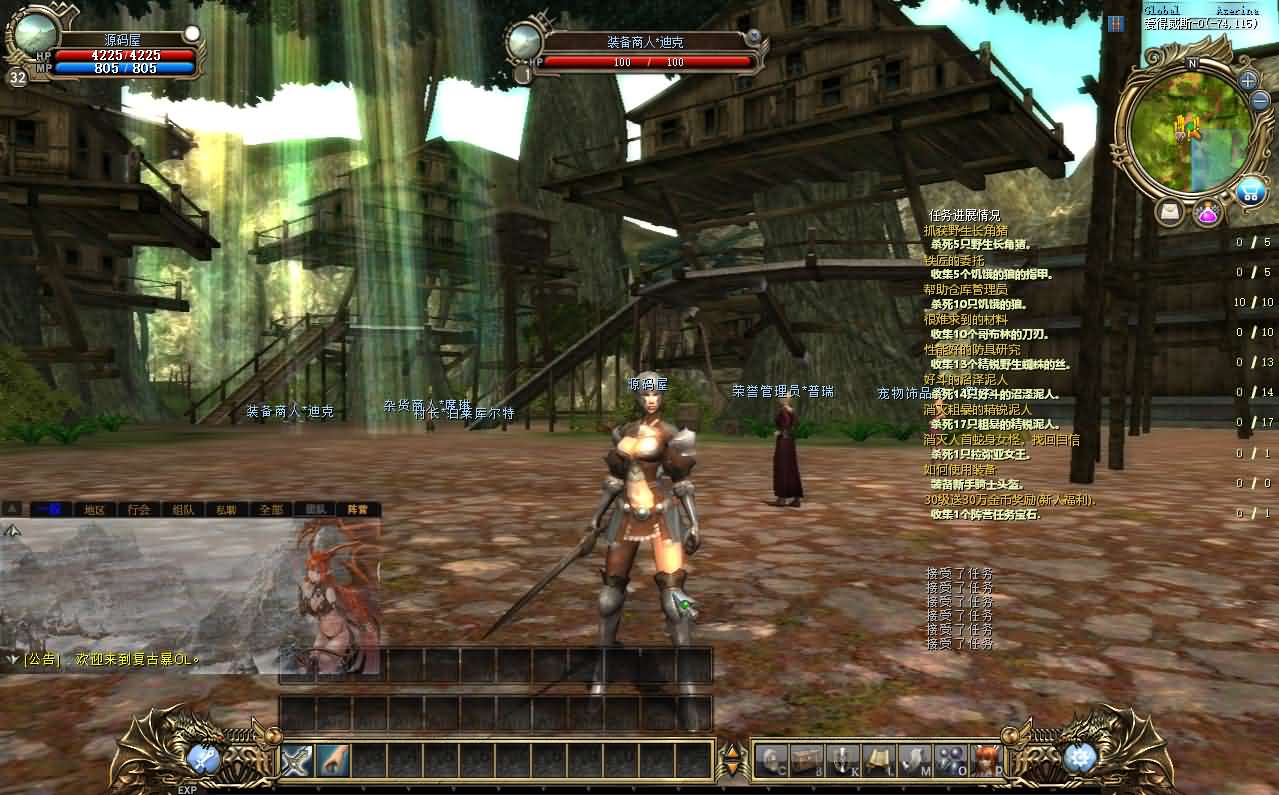This screenshot has height=795, width=1279.
Task: Open the red-haired character portrait menu icon
Action: [x=986, y=761]
